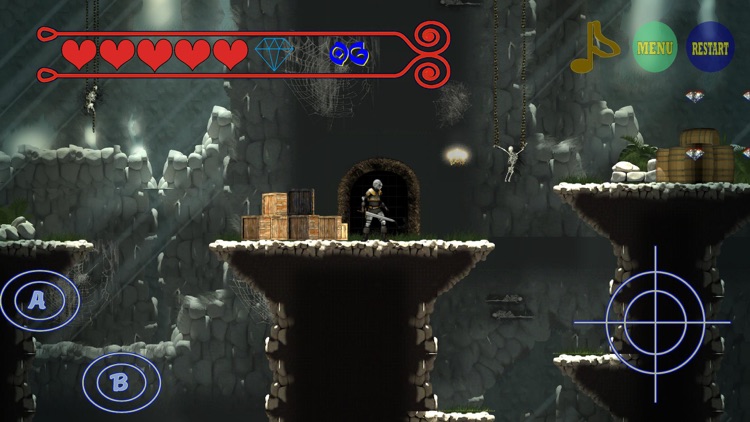Screen dimensions: 750x422
Task: Click the blue RESTART button
Action: coord(710,47)
